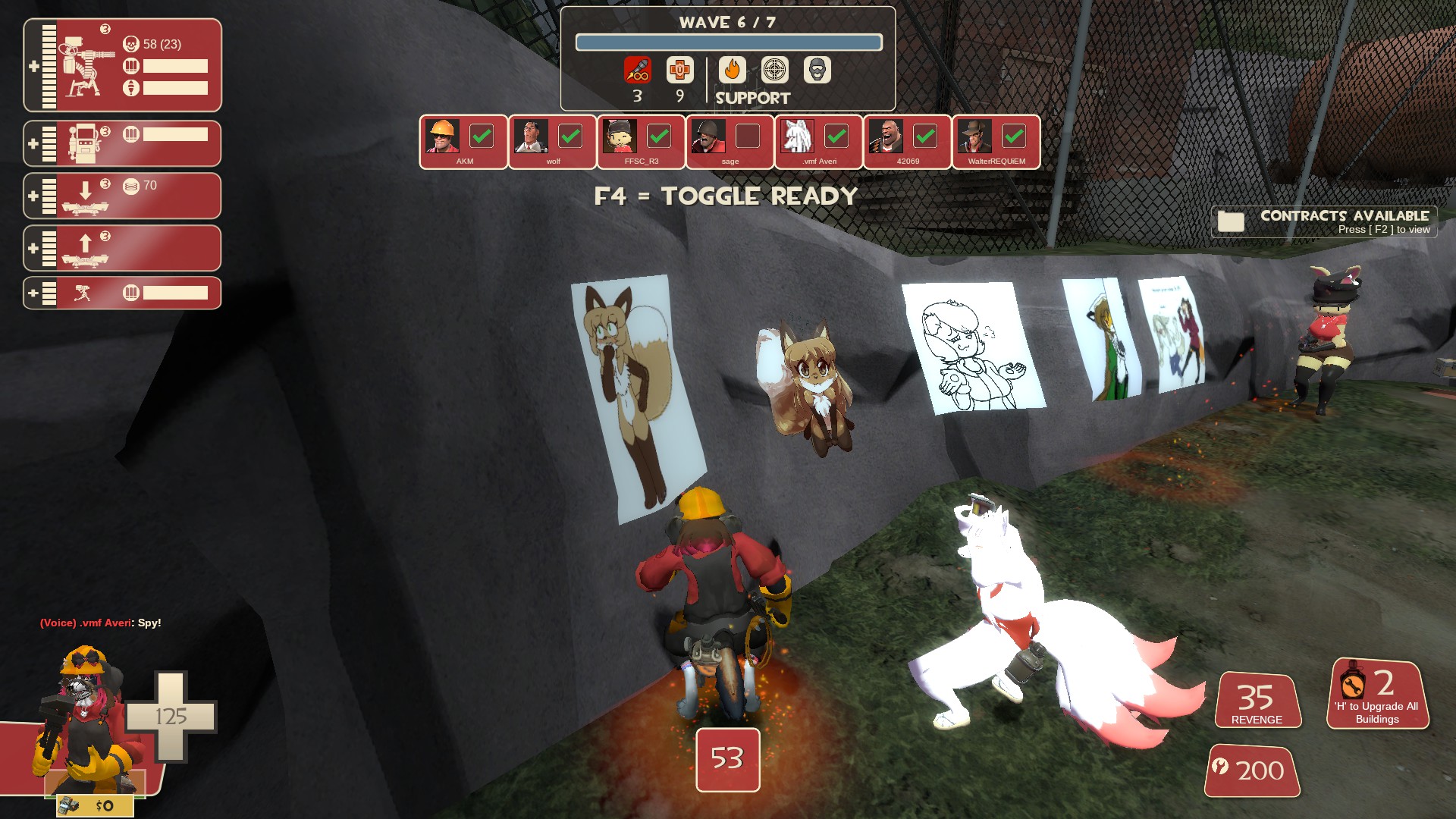Select the Spy mask support icon
Viewport: 1456px width, 819px height.
click(x=817, y=71)
